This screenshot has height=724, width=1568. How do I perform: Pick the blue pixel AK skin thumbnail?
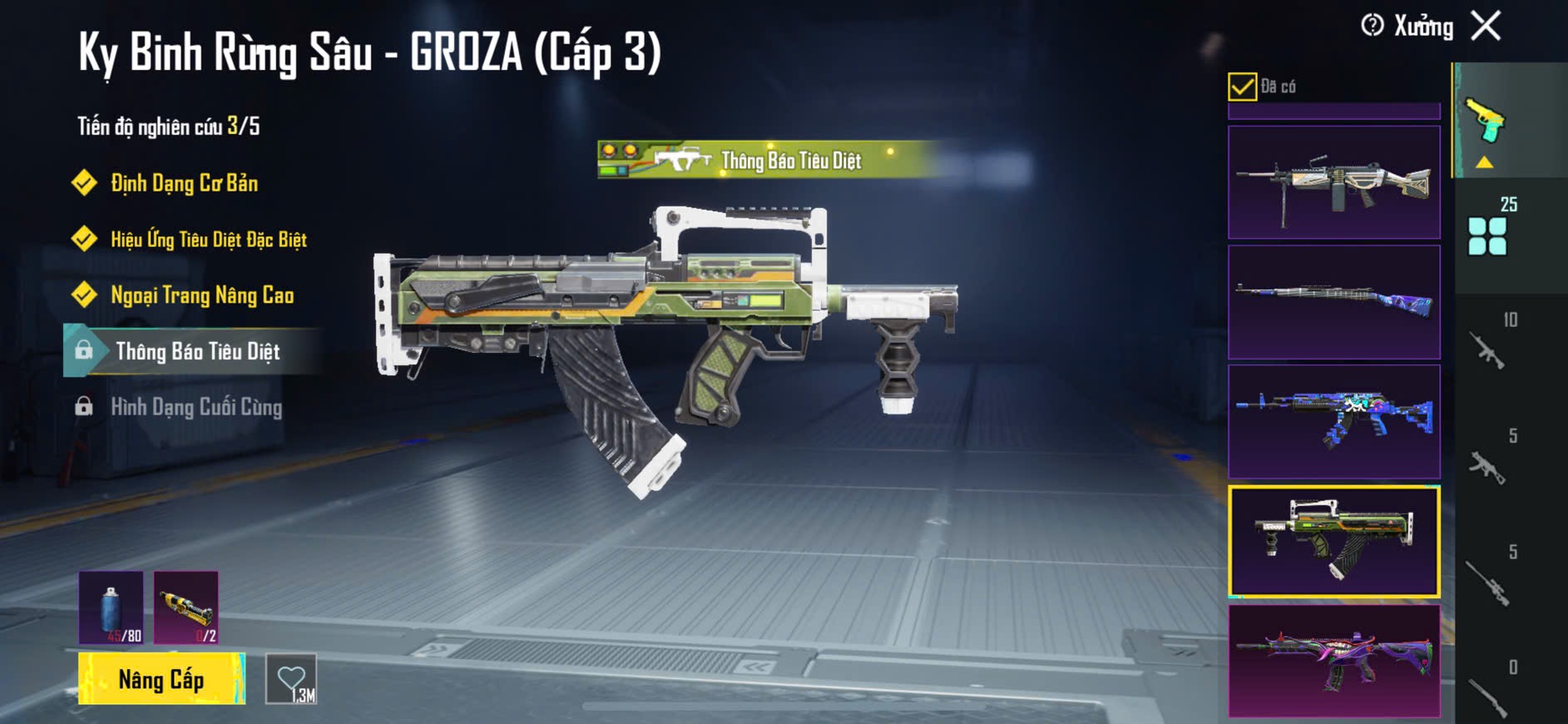1333,421
